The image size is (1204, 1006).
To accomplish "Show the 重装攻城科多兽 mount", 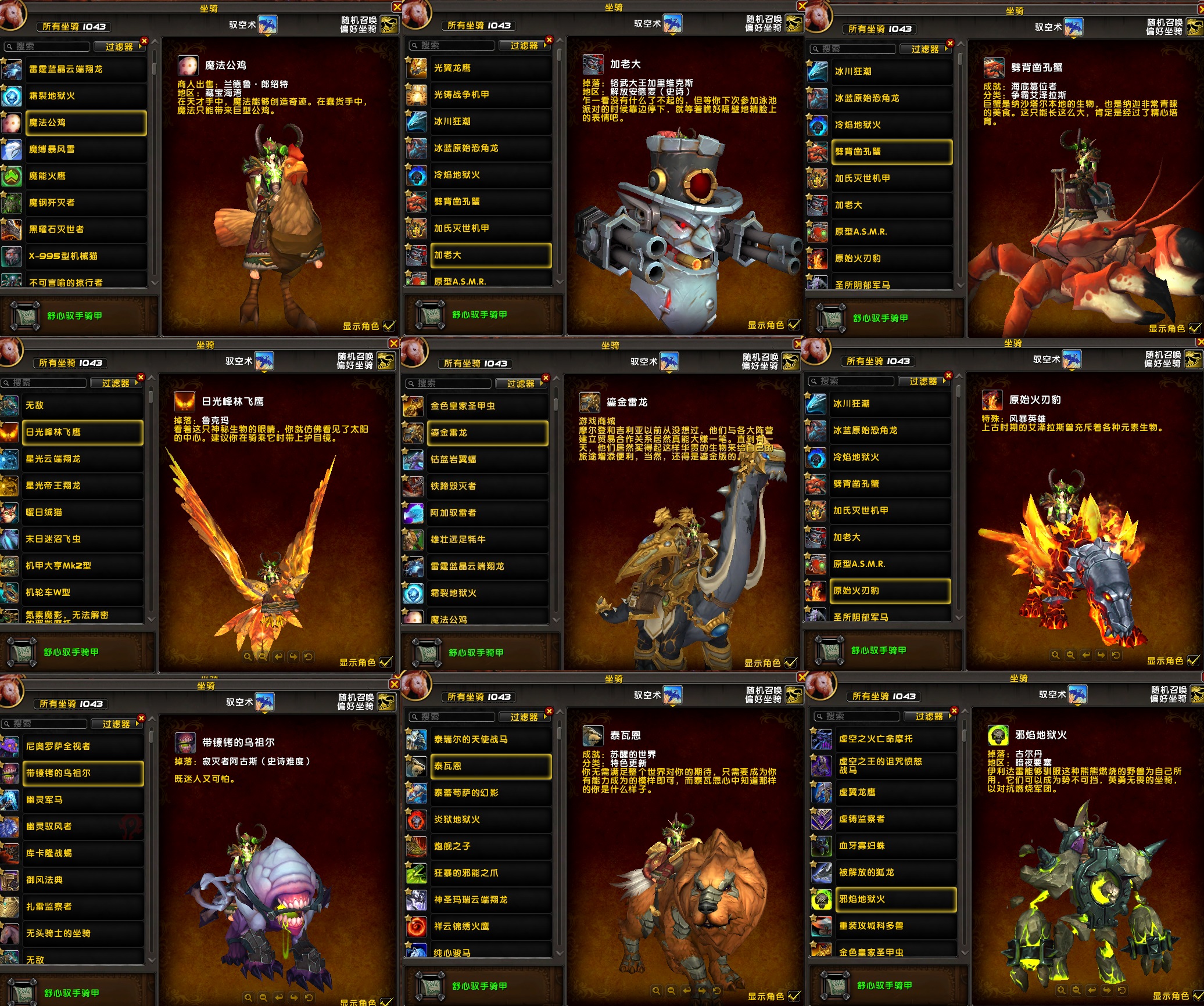I will pos(895,926).
